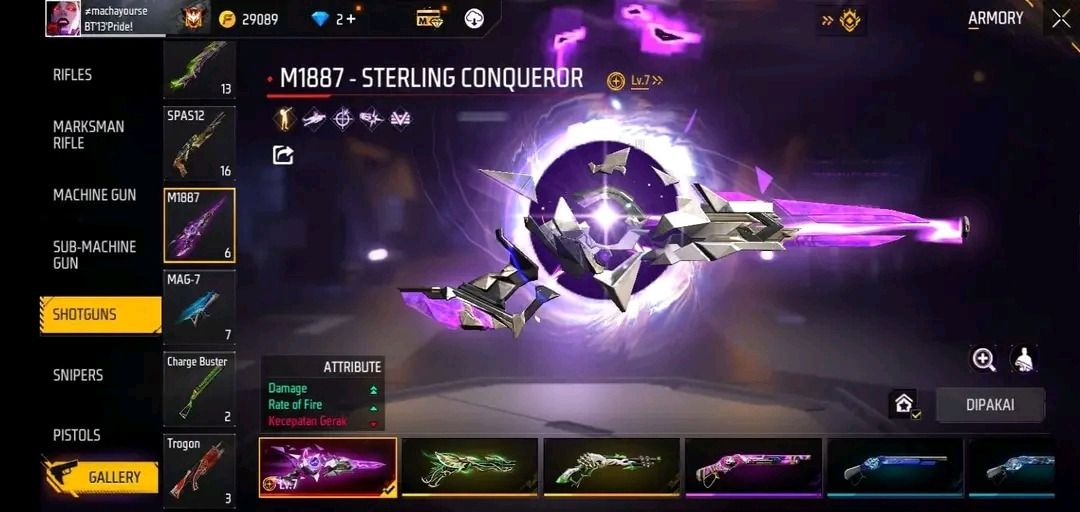Viewport: 1080px width, 512px height.
Task: Toggle the lobby display house checkbox
Action: tap(904, 404)
